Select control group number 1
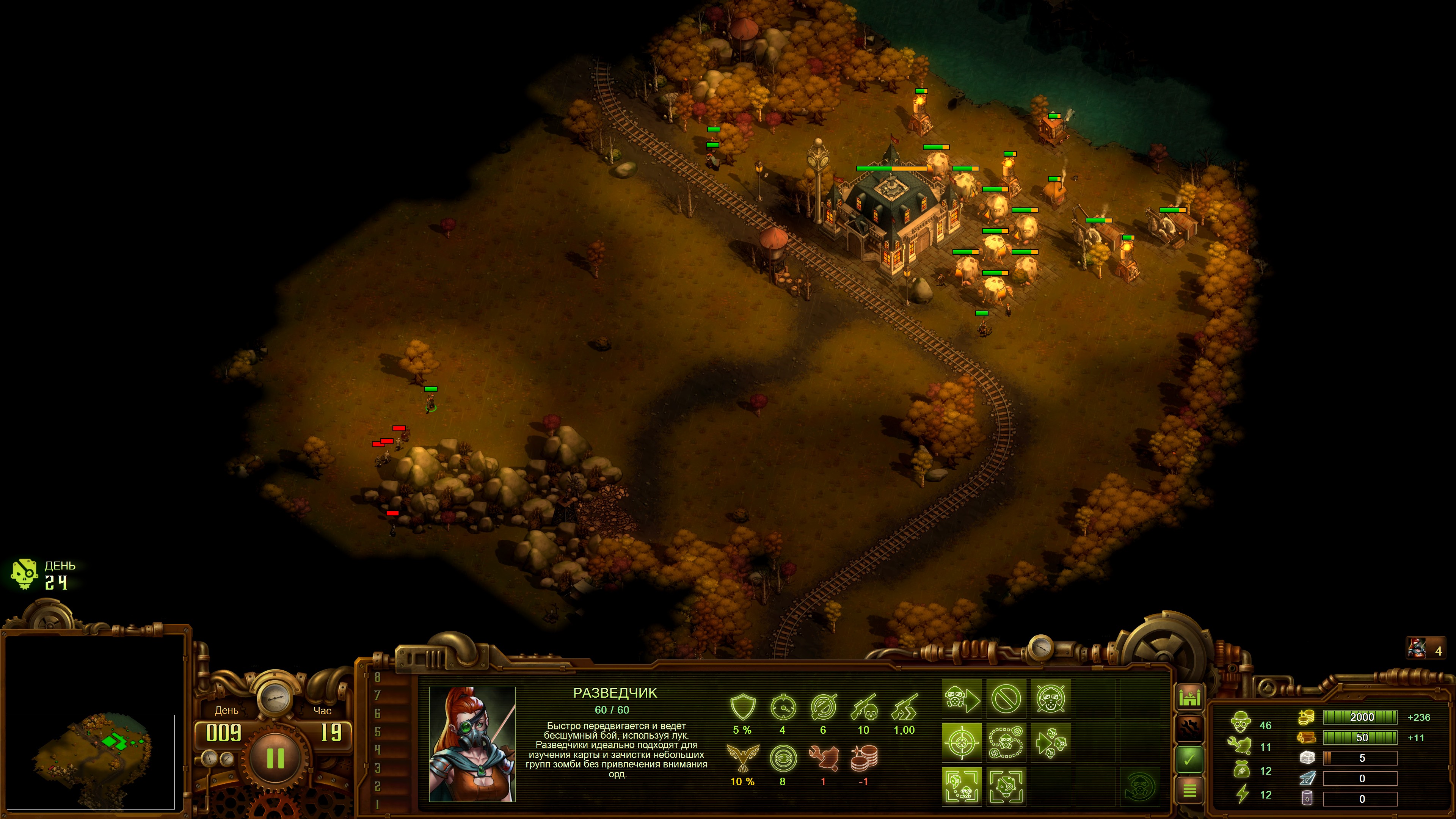The width and height of the screenshot is (1456, 819). point(378,804)
